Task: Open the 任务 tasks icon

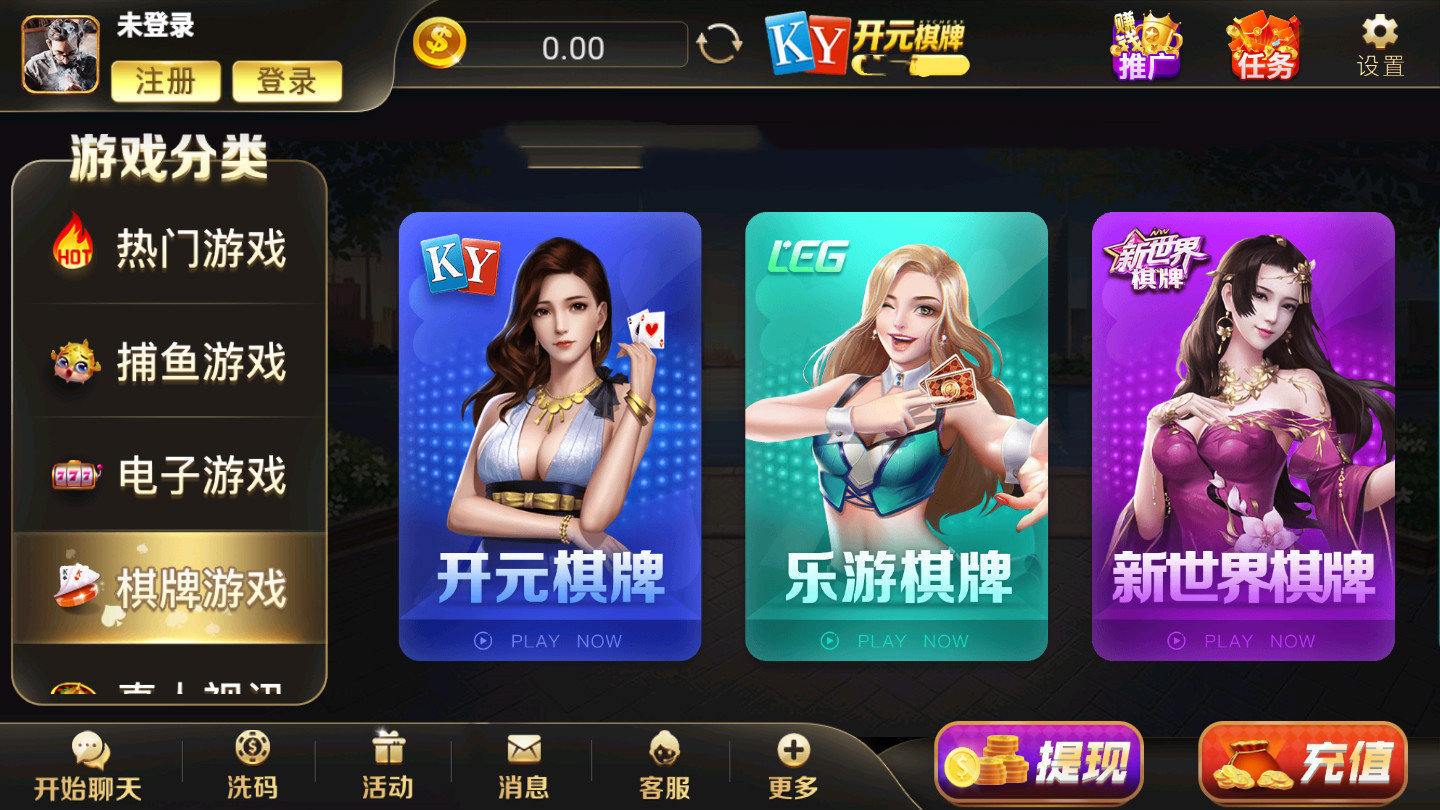Action: pos(1262,45)
